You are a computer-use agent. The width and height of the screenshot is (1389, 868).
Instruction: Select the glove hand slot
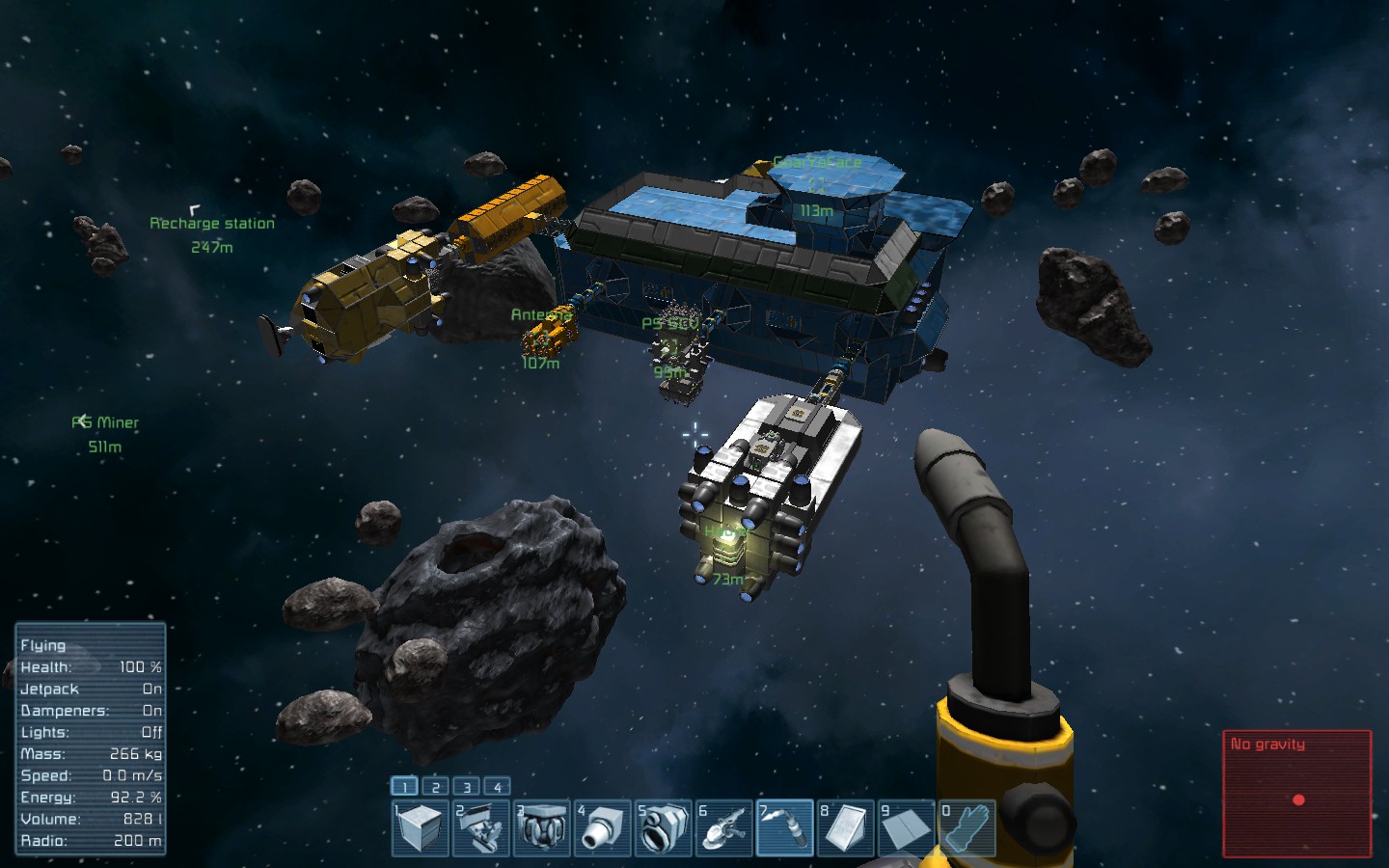pos(967,828)
